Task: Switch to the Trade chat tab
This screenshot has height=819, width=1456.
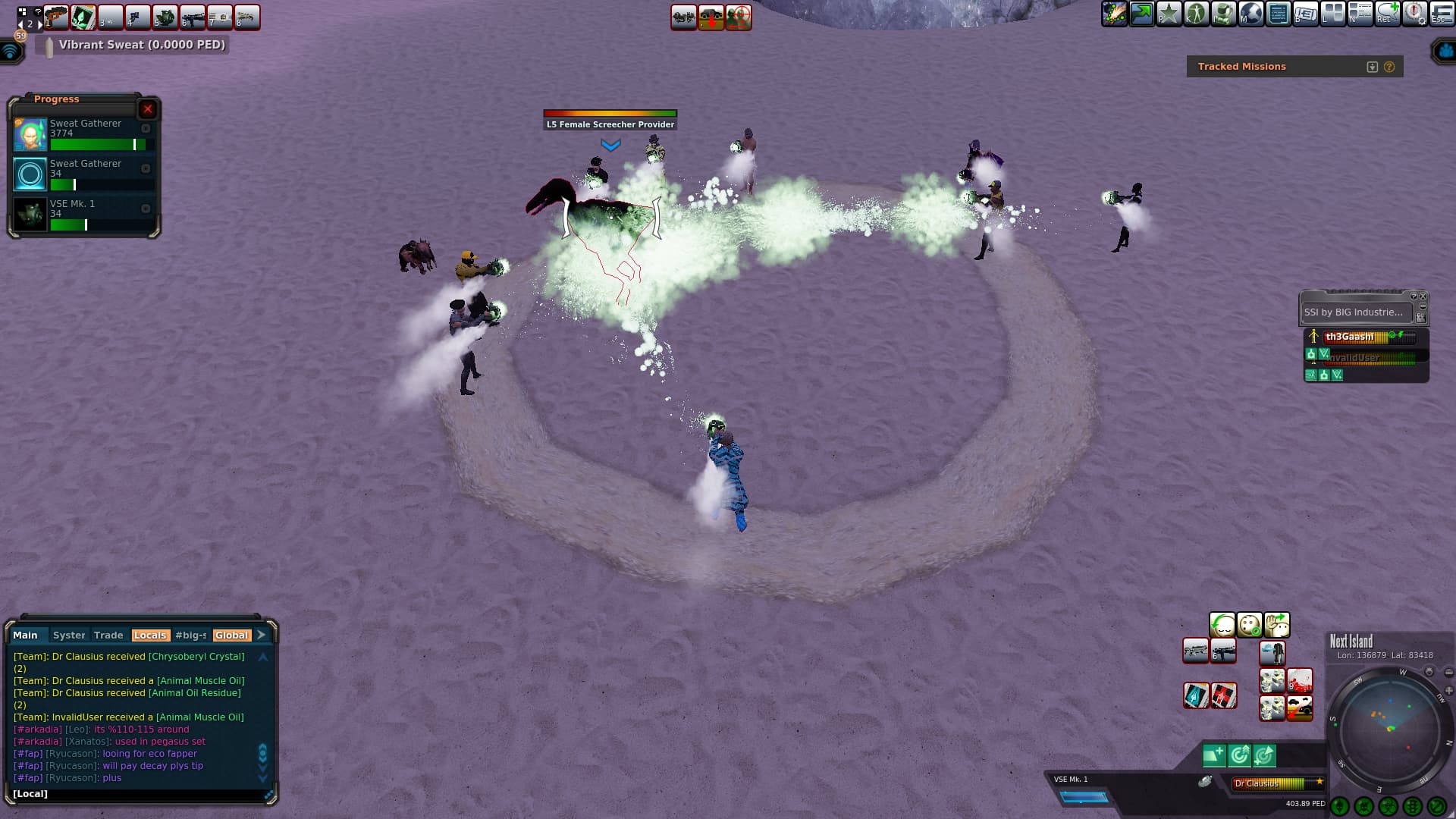Action: pyautogui.click(x=108, y=635)
